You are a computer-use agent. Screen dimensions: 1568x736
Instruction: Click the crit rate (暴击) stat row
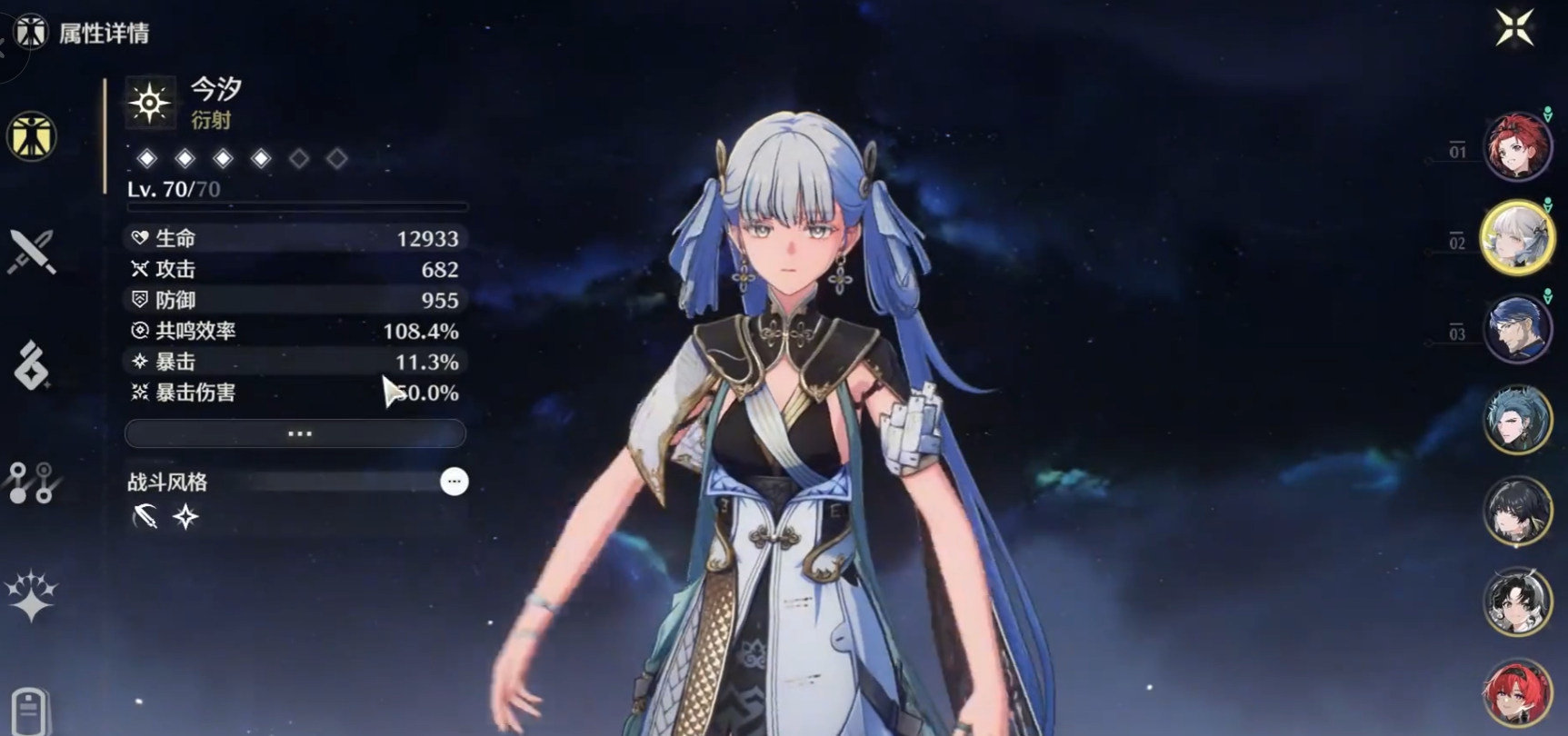tap(296, 362)
